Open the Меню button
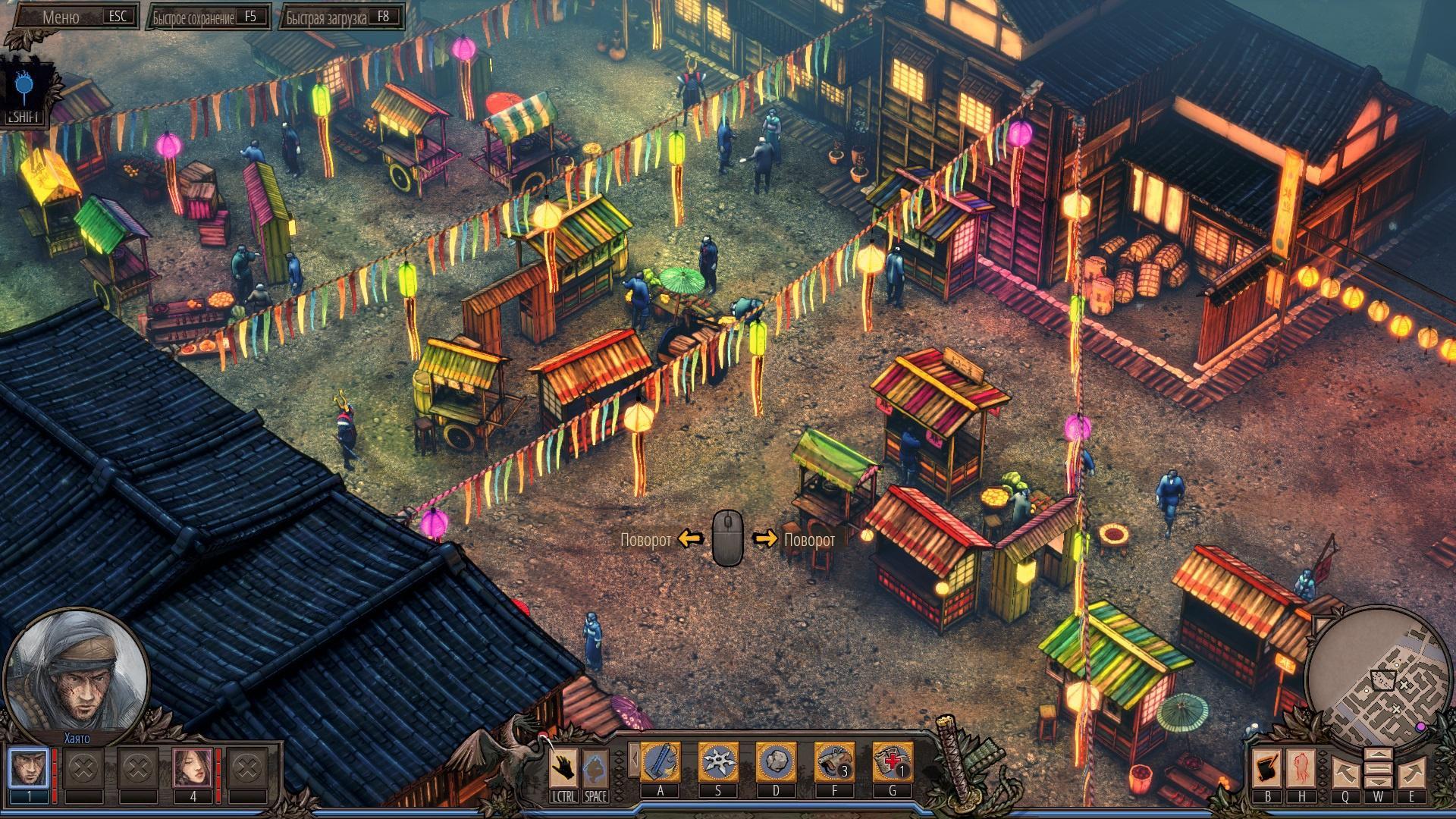This screenshot has width=1456, height=819. click(x=74, y=17)
